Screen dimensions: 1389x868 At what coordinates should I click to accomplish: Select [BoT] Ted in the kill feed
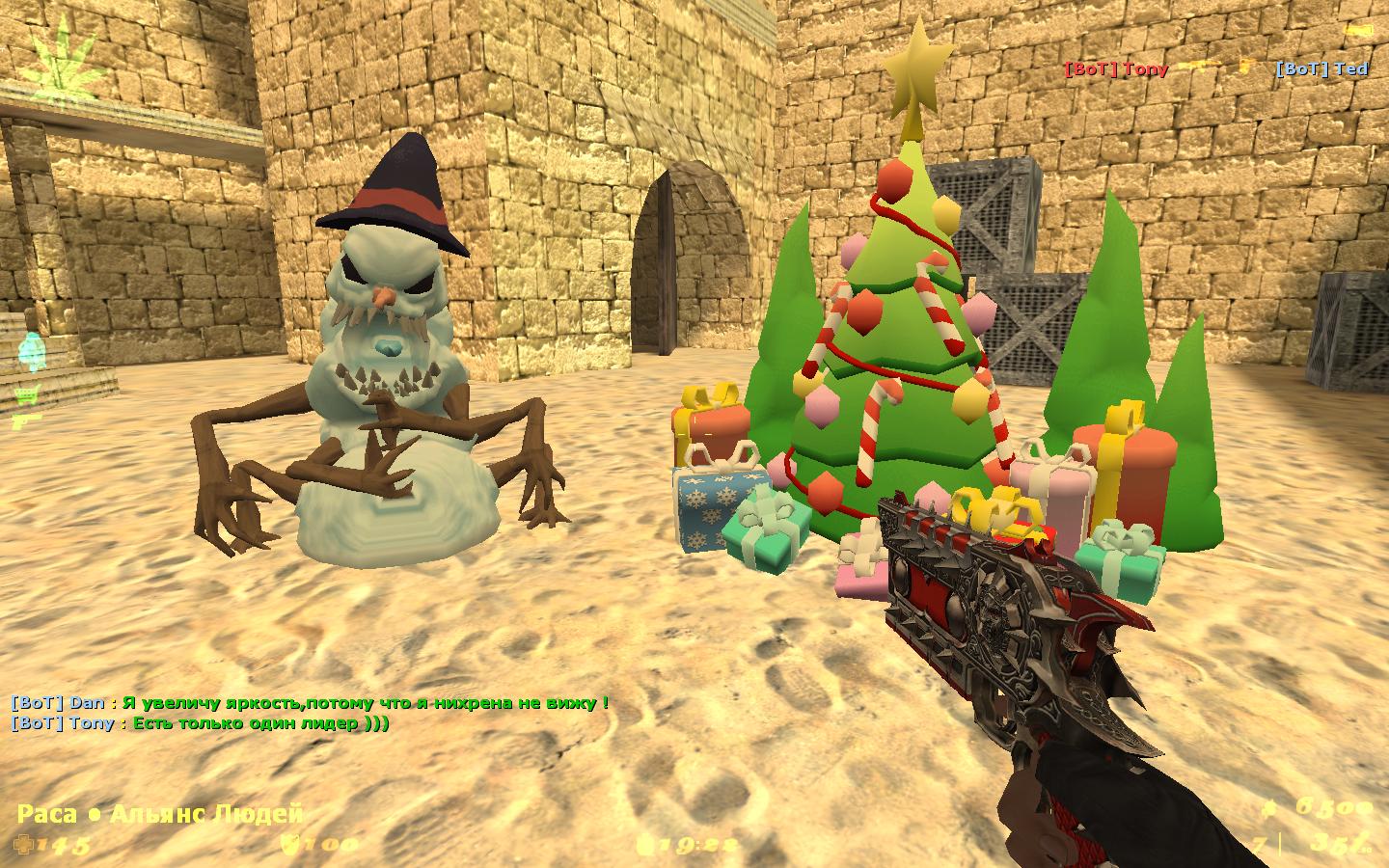(x=1321, y=68)
